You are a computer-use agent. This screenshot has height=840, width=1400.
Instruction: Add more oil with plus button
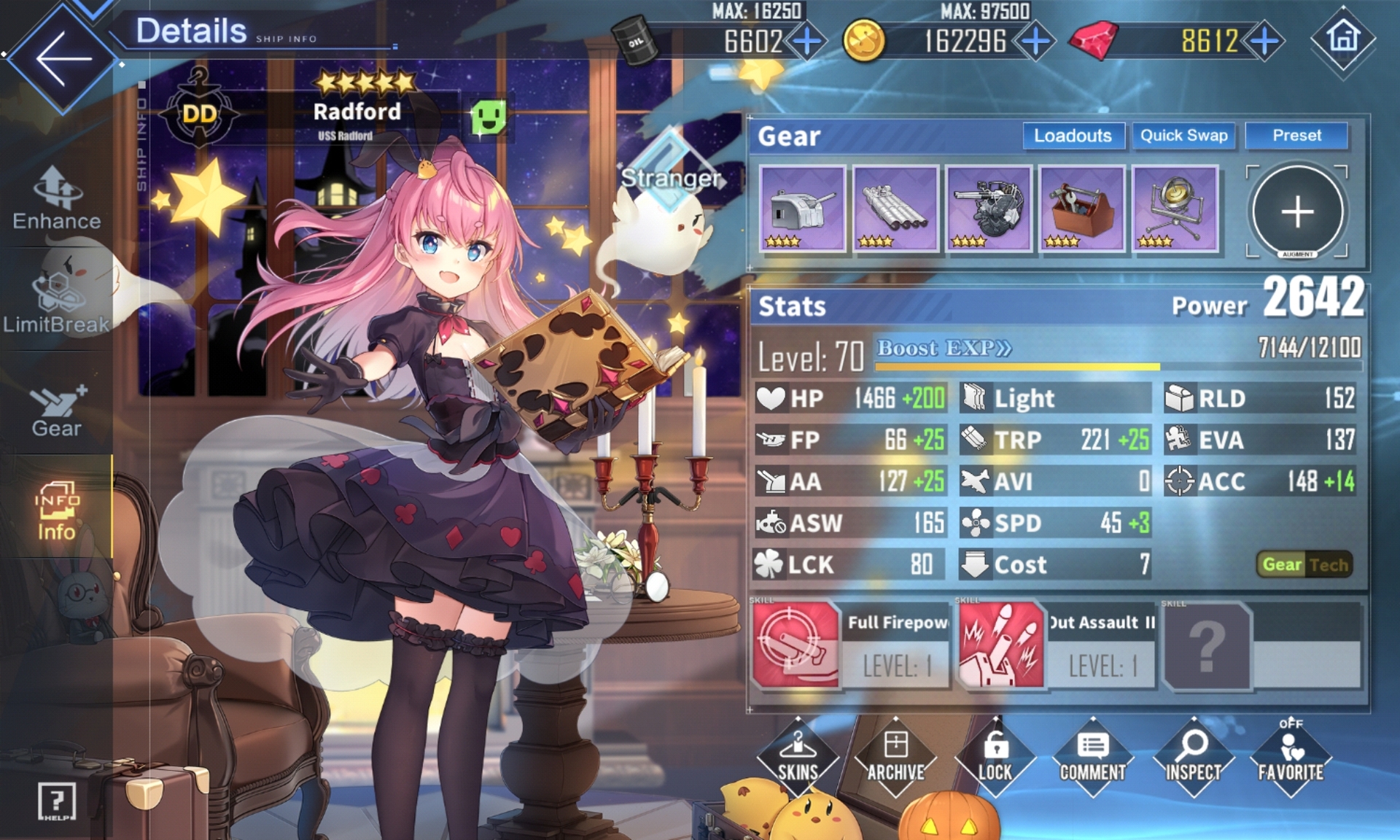(x=806, y=42)
